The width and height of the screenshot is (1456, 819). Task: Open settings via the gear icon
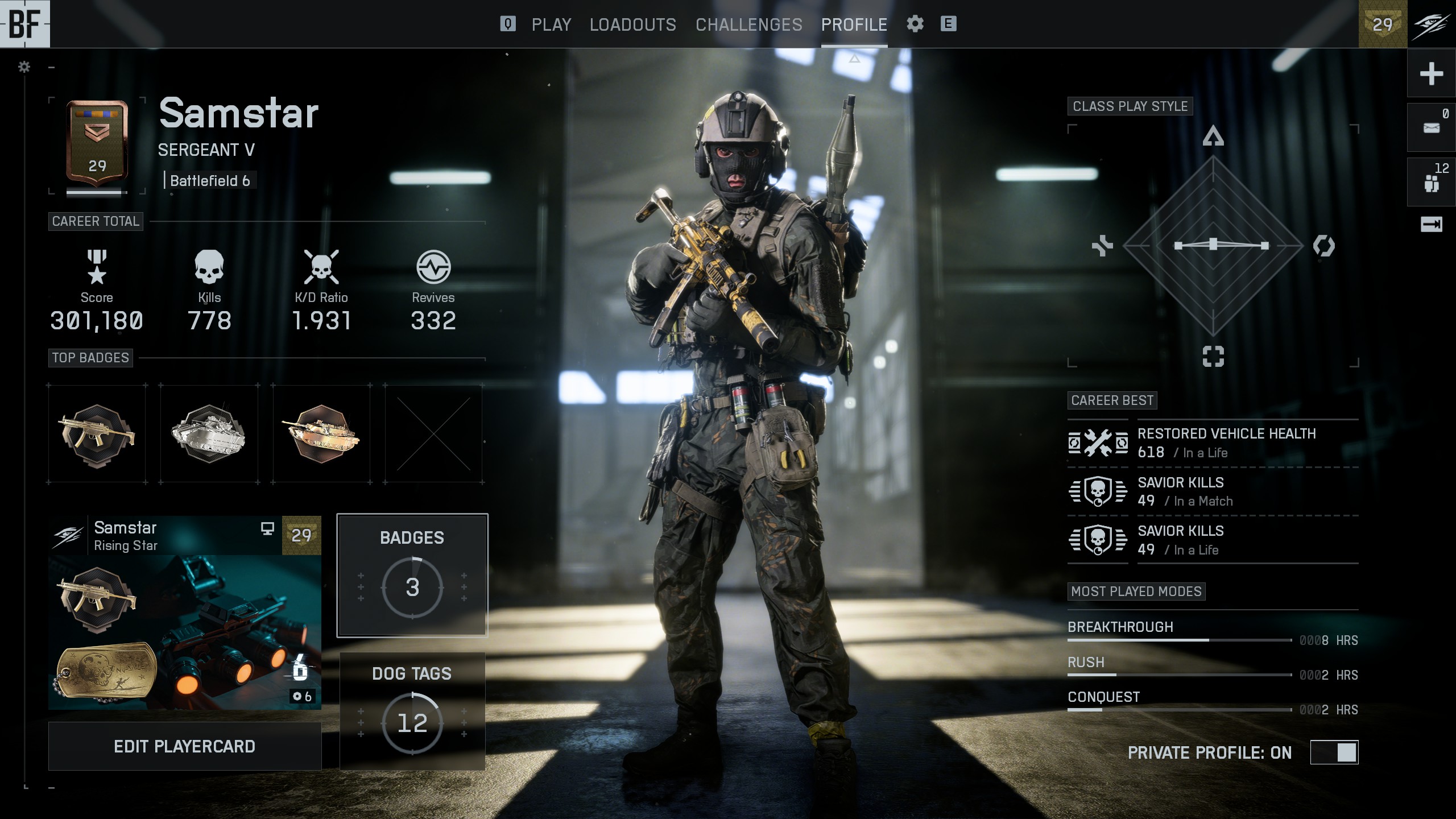click(915, 24)
